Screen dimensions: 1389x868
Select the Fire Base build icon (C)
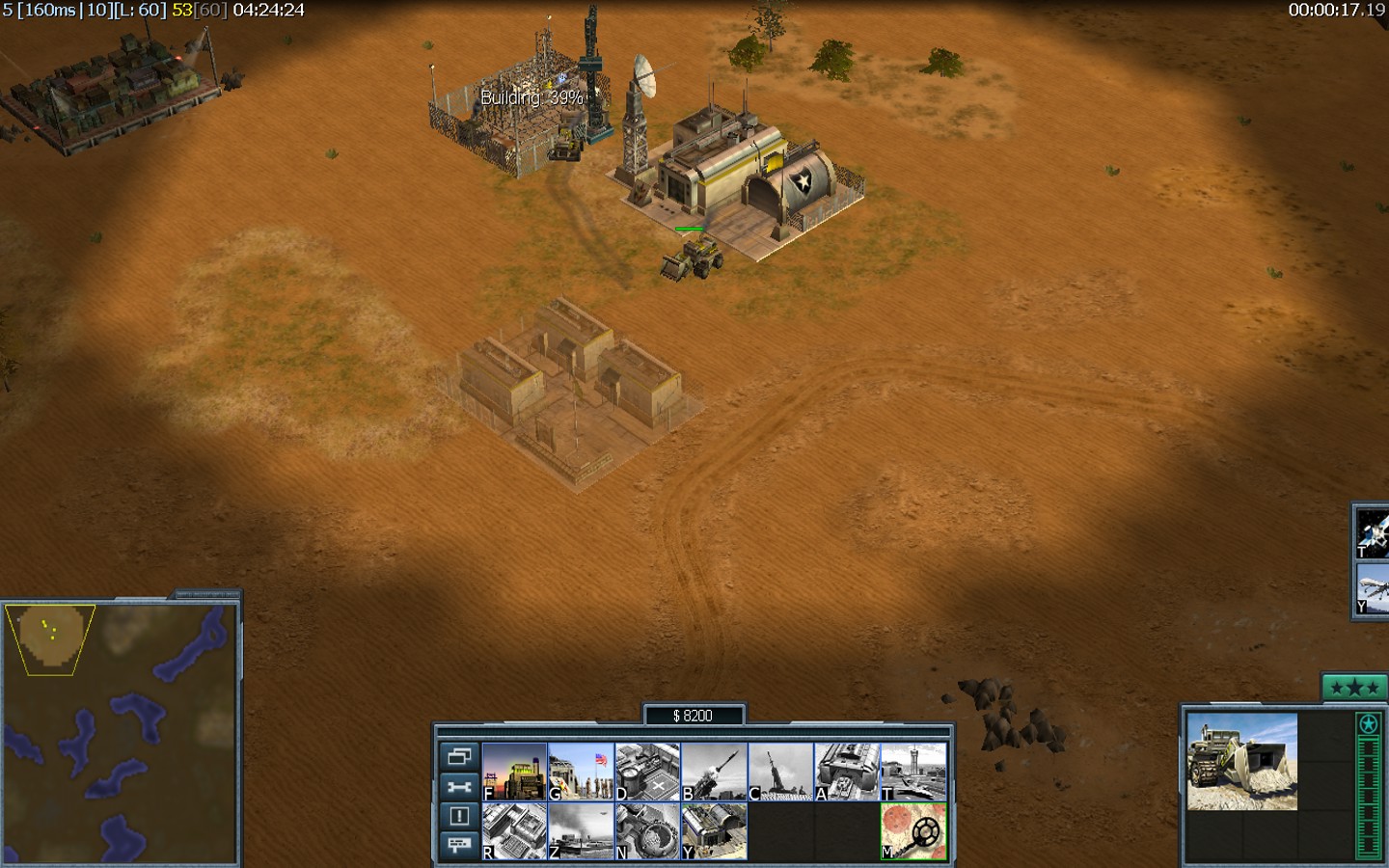tap(780, 771)
